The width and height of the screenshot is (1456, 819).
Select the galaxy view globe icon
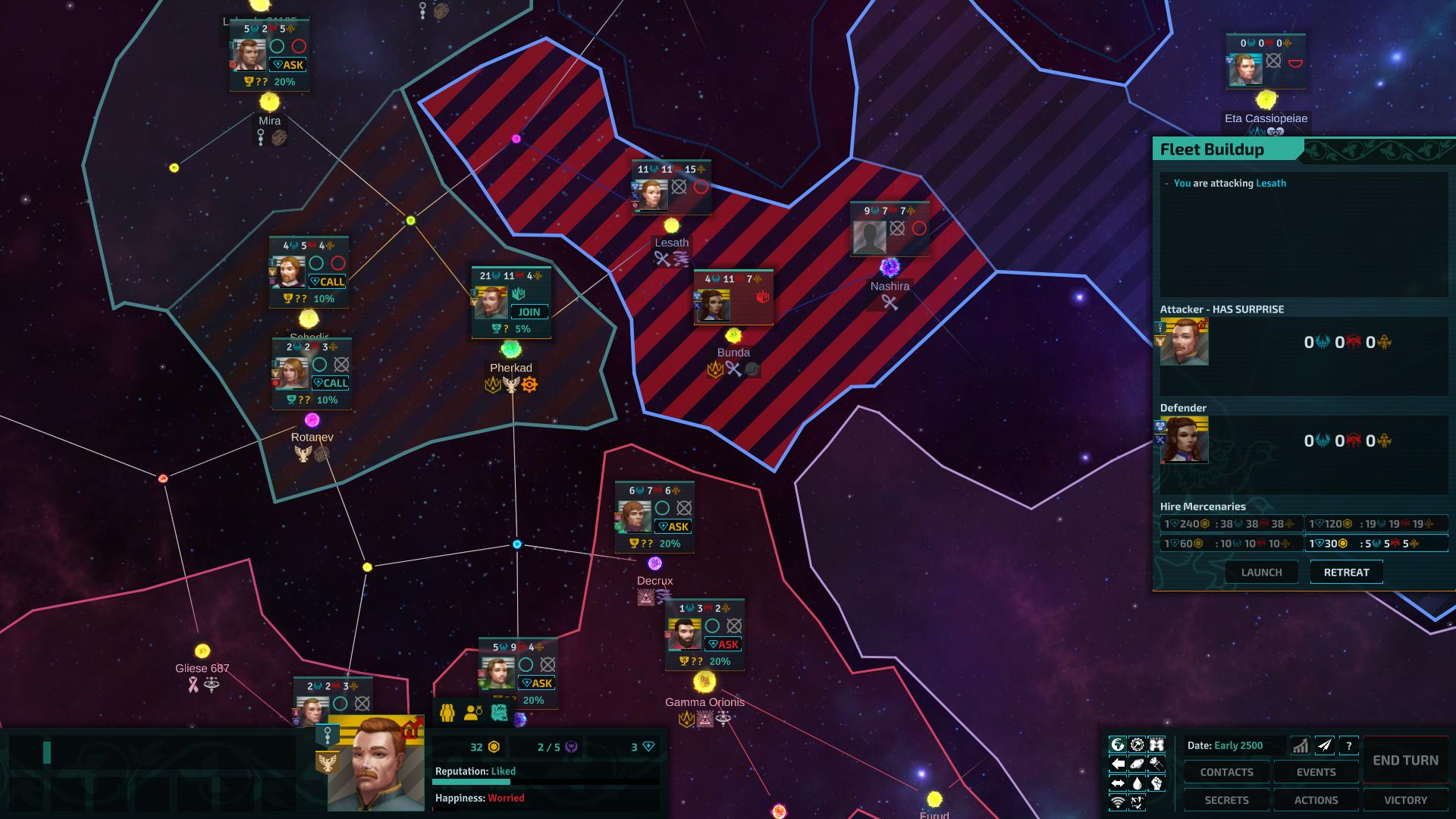(x=1117, y=745)
